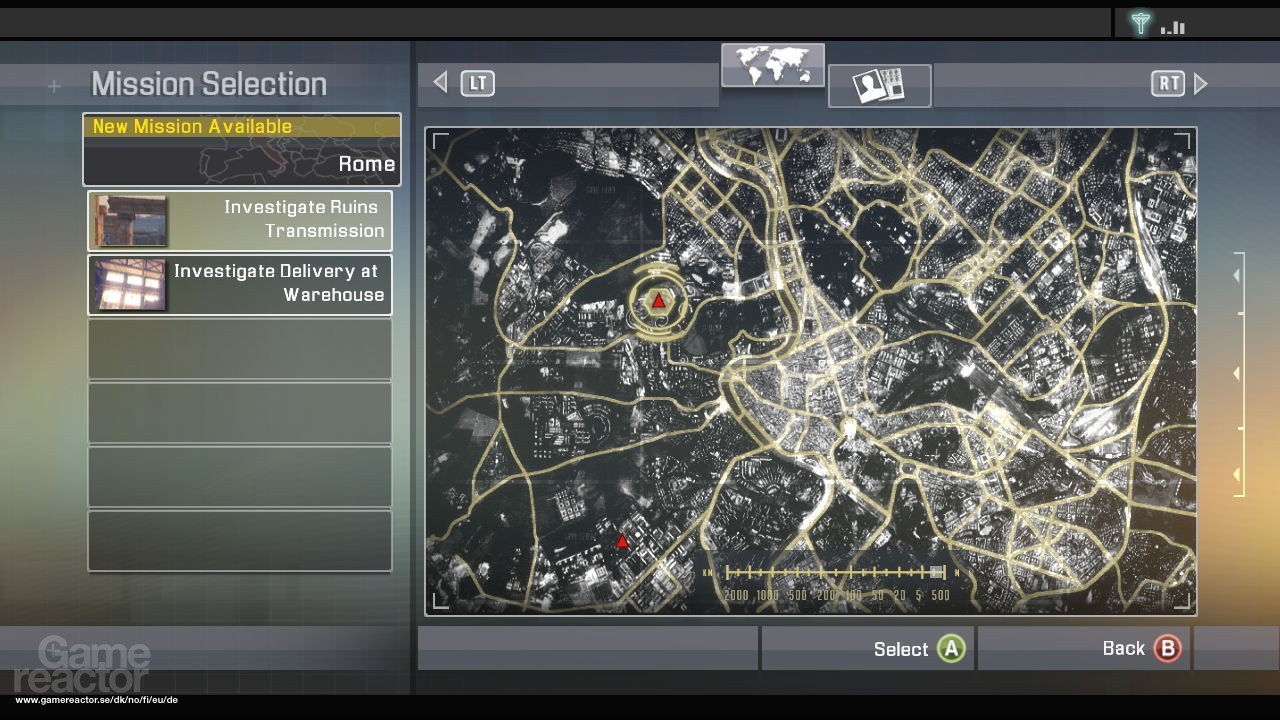Open the world map view tab

(773, 65)
